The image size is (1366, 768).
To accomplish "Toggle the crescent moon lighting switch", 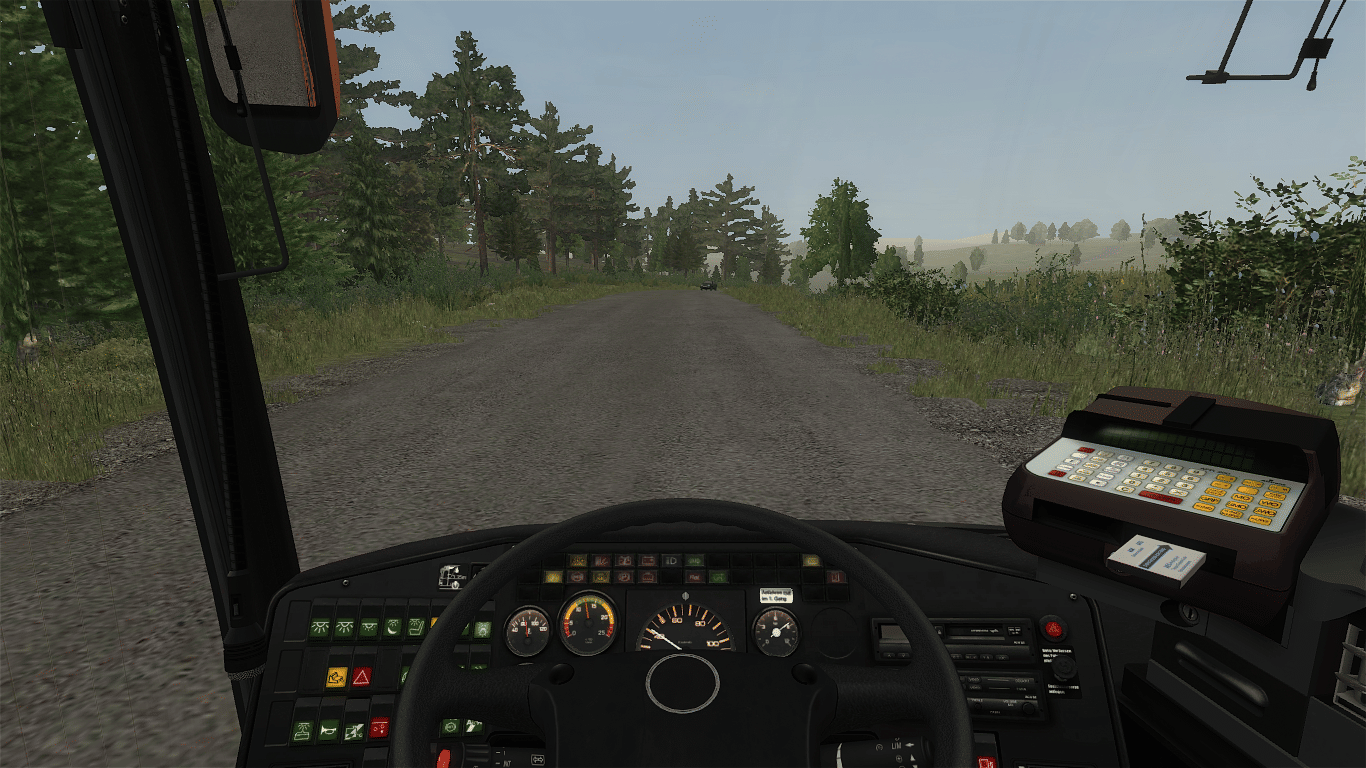I will click(x=393, y=628).
